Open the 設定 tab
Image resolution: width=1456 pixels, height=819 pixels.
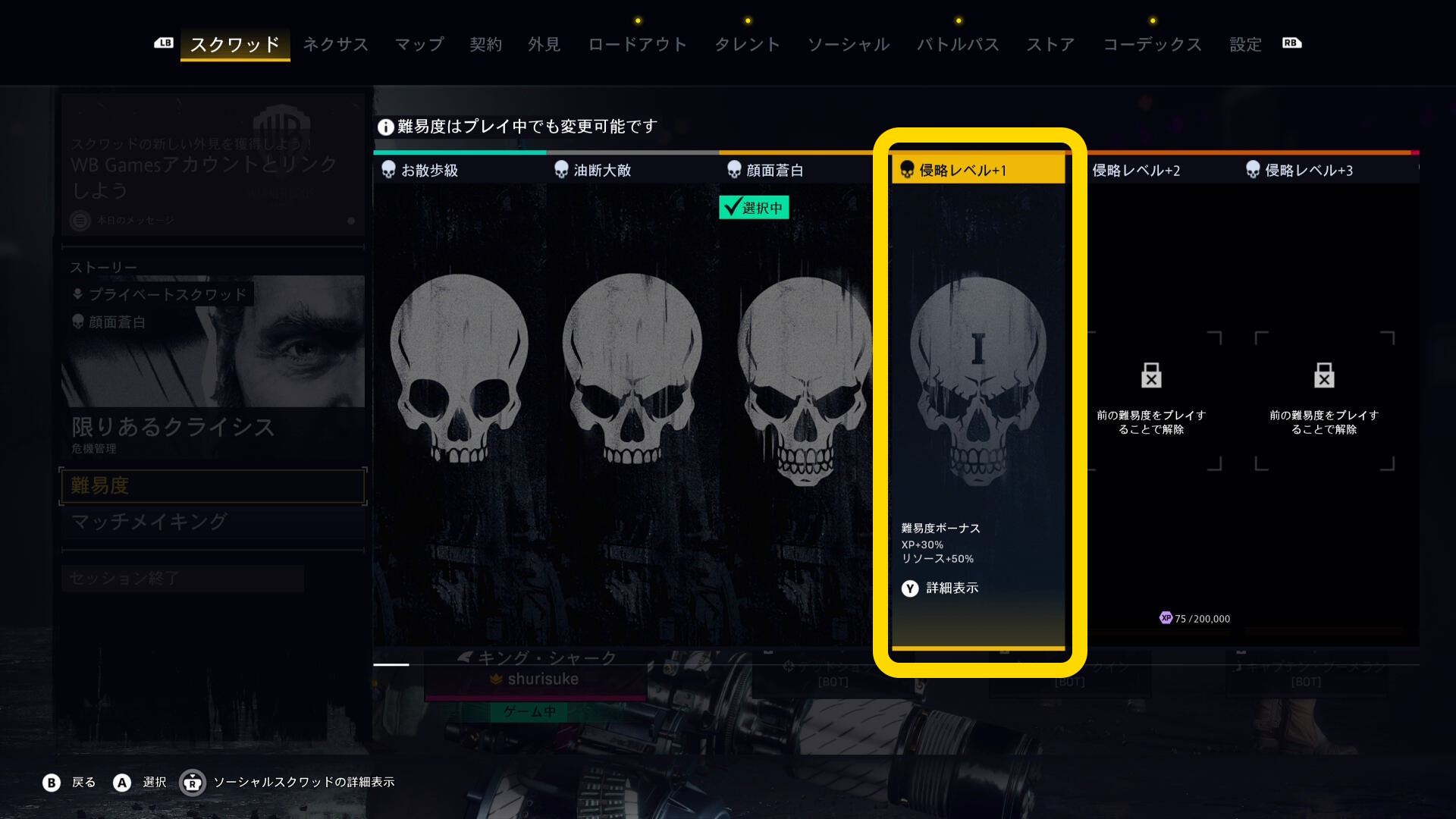click(x=1245, y=45)
